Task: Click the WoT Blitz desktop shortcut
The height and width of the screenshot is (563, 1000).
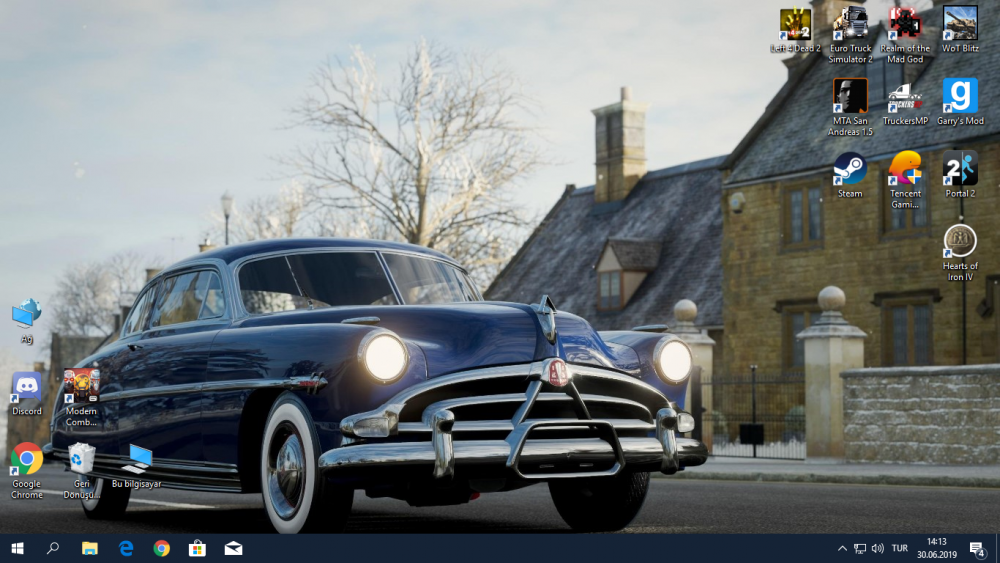Action: tap(960, 24)
